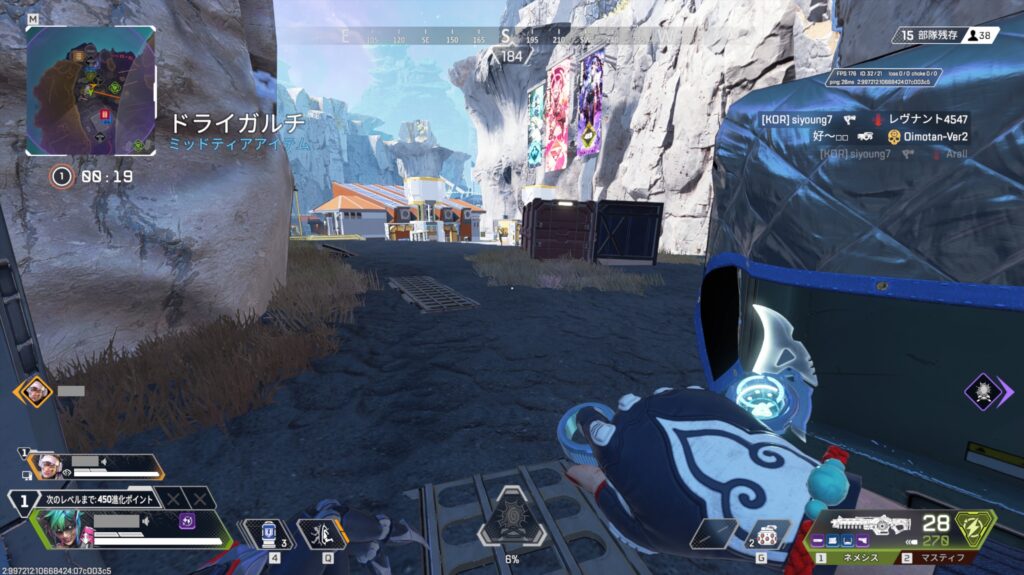Click the purple perk icon on player card
The height and width of the screenshot is (575, 1024).
[x=186, y=521]
